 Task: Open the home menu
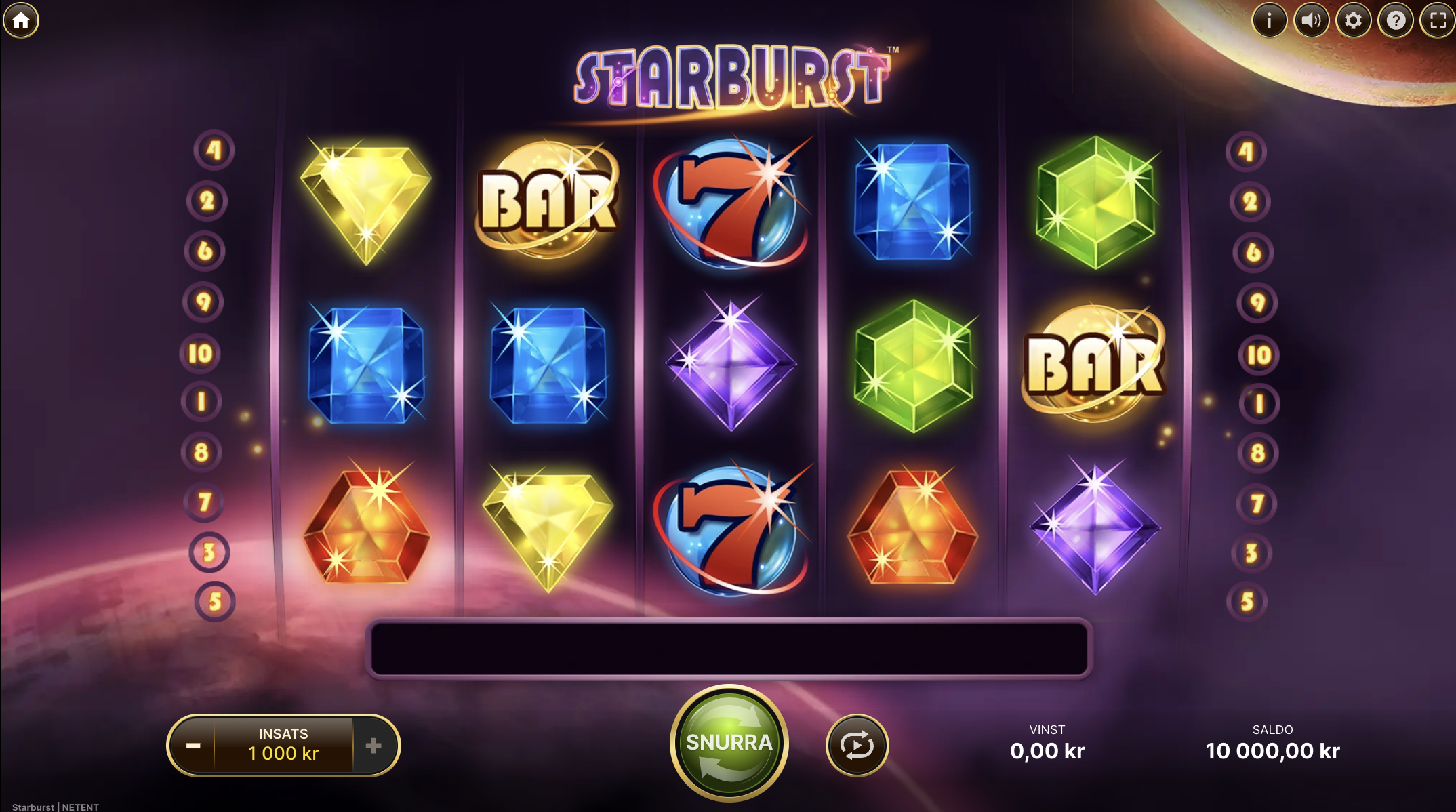tap(21, 20)
